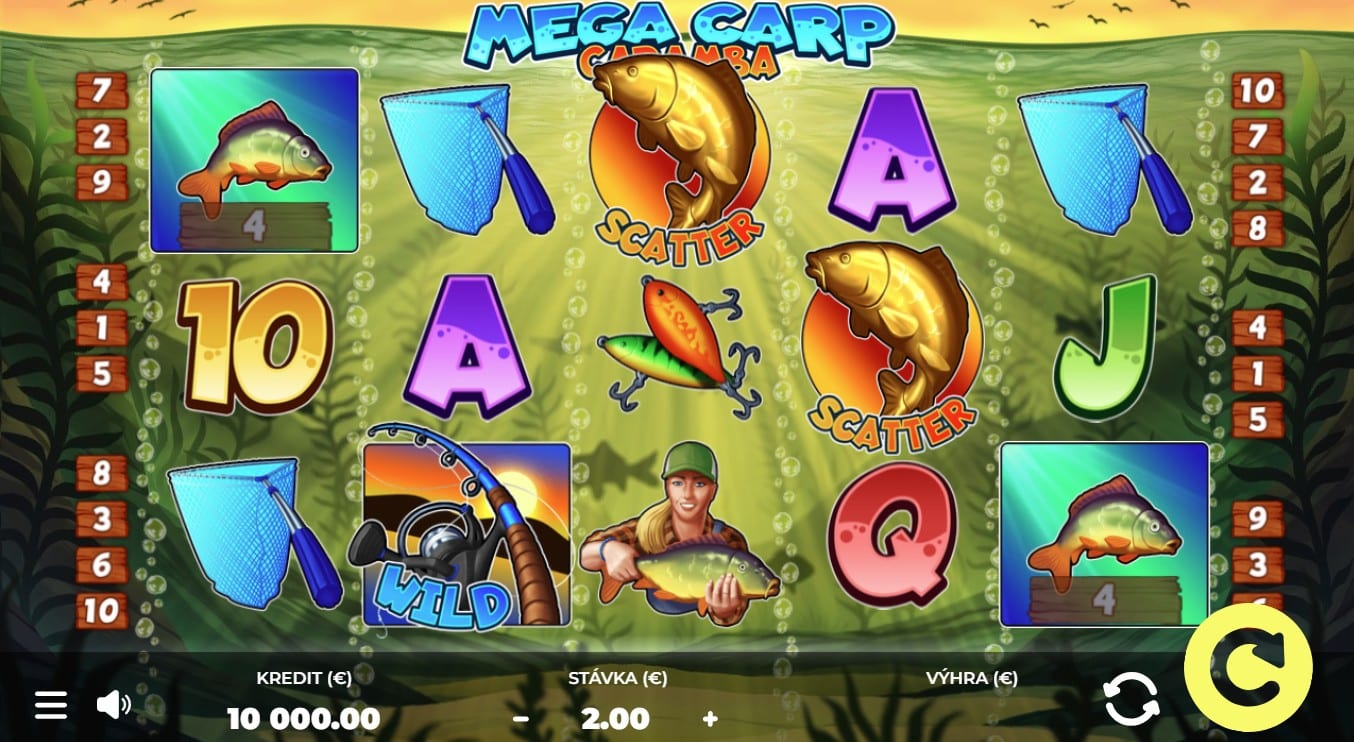Decrease the stake with the minus control
The width and height of the screenshot is (1354, 742).
(x=520, y=718)
